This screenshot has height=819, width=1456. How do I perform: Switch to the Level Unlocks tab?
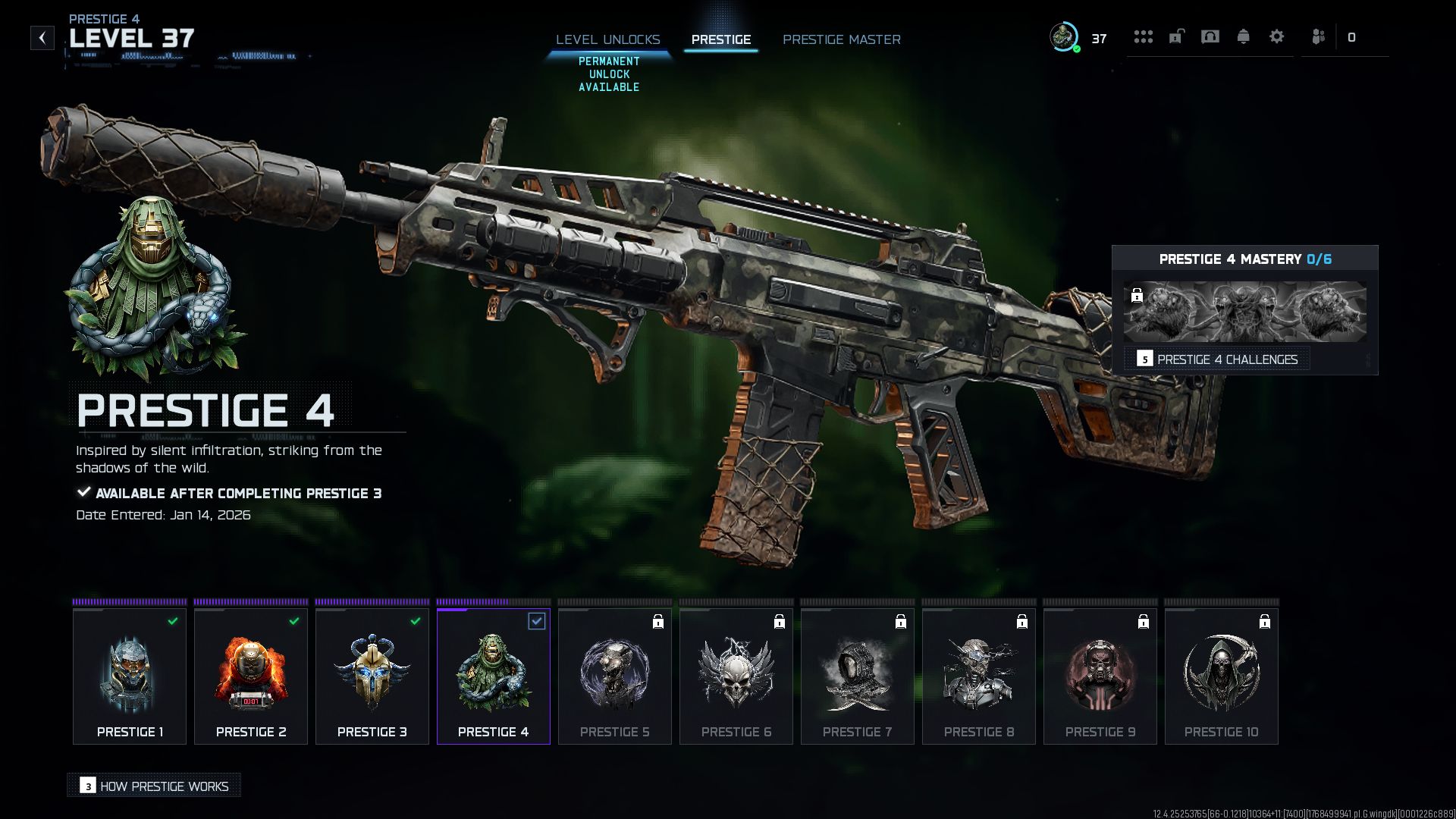(x=607, y=39)
